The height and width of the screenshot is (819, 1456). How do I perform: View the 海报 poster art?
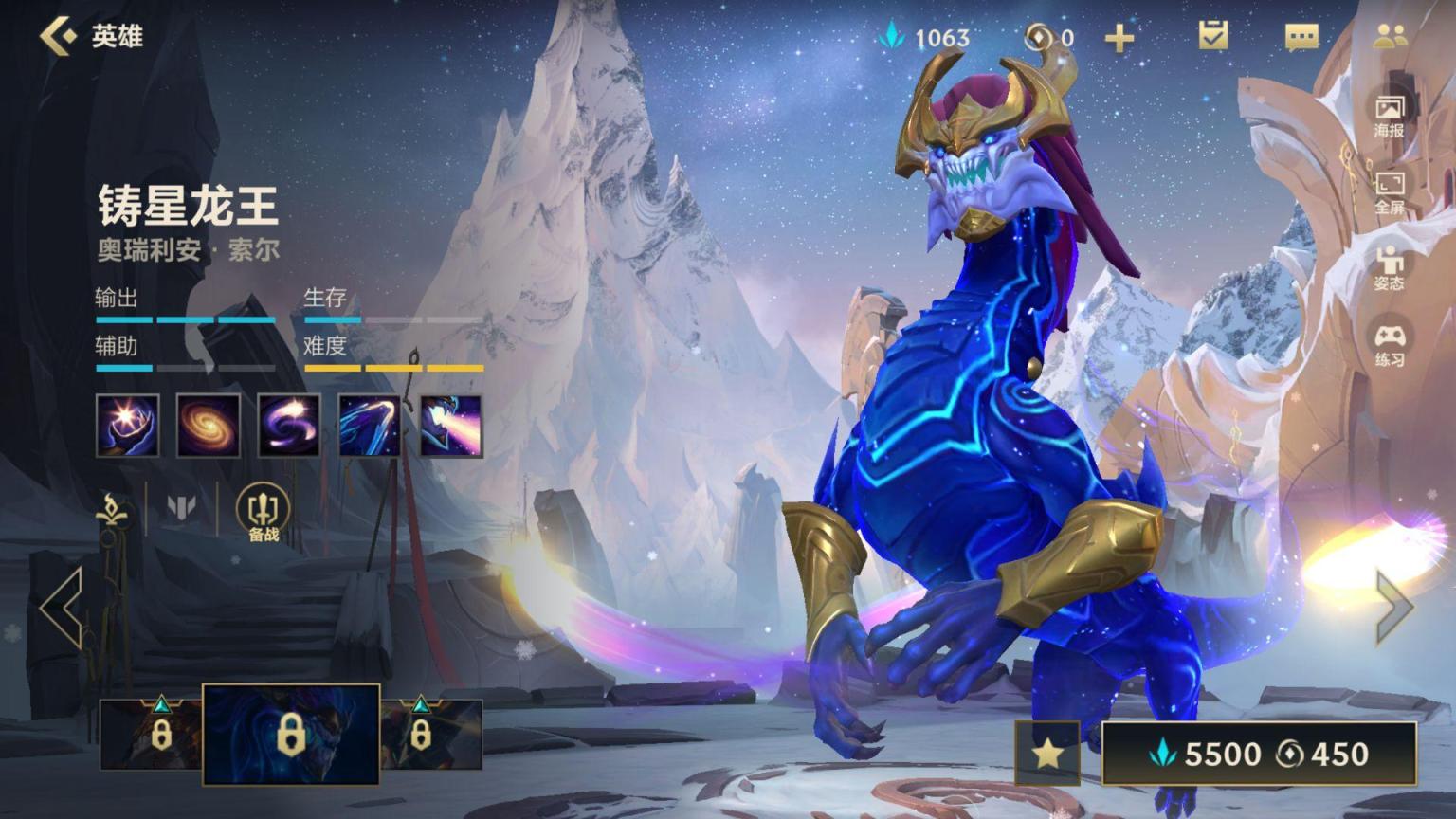pos(1389,116)
